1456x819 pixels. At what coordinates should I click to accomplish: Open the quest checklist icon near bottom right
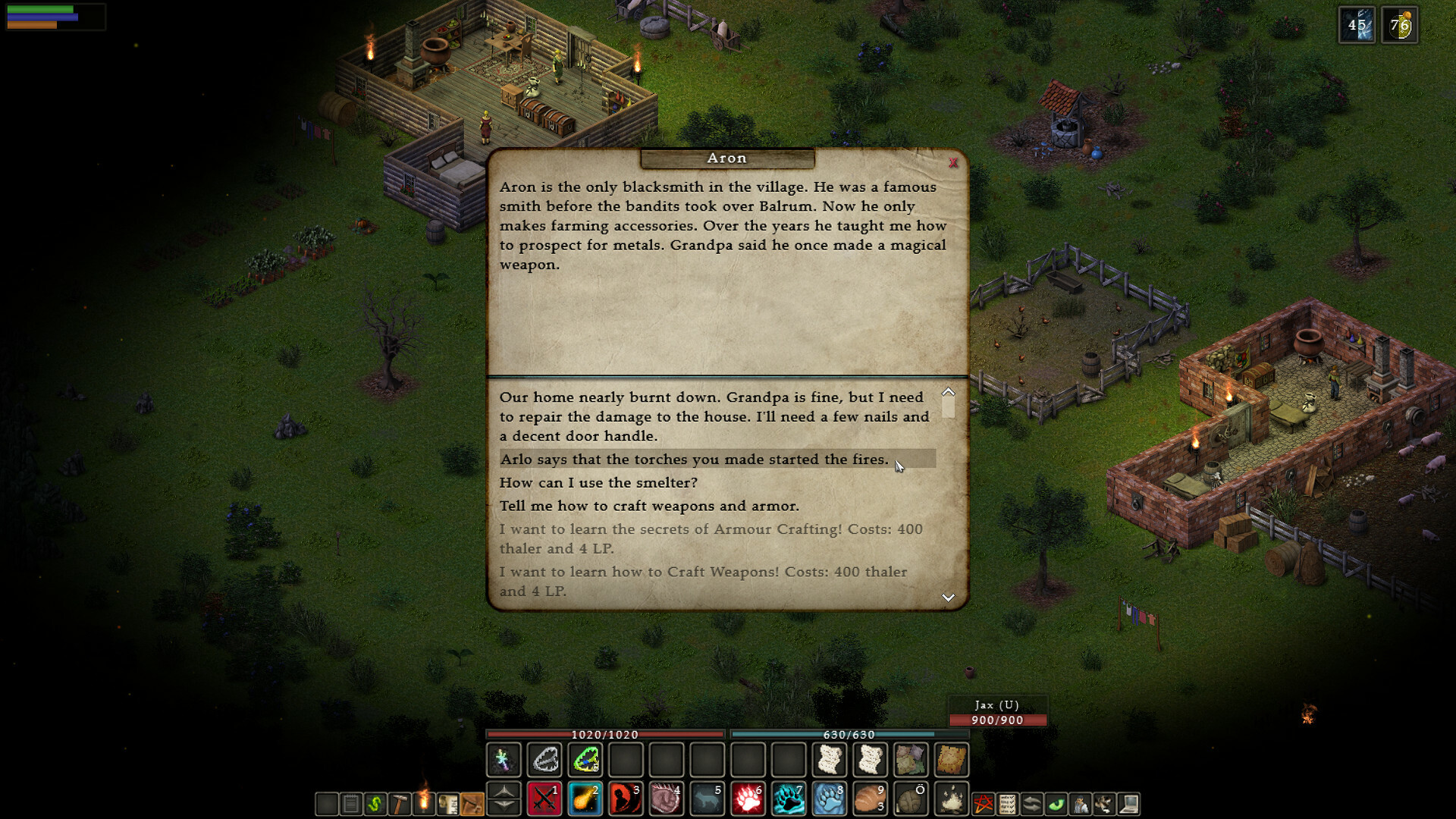(1009, 802)
